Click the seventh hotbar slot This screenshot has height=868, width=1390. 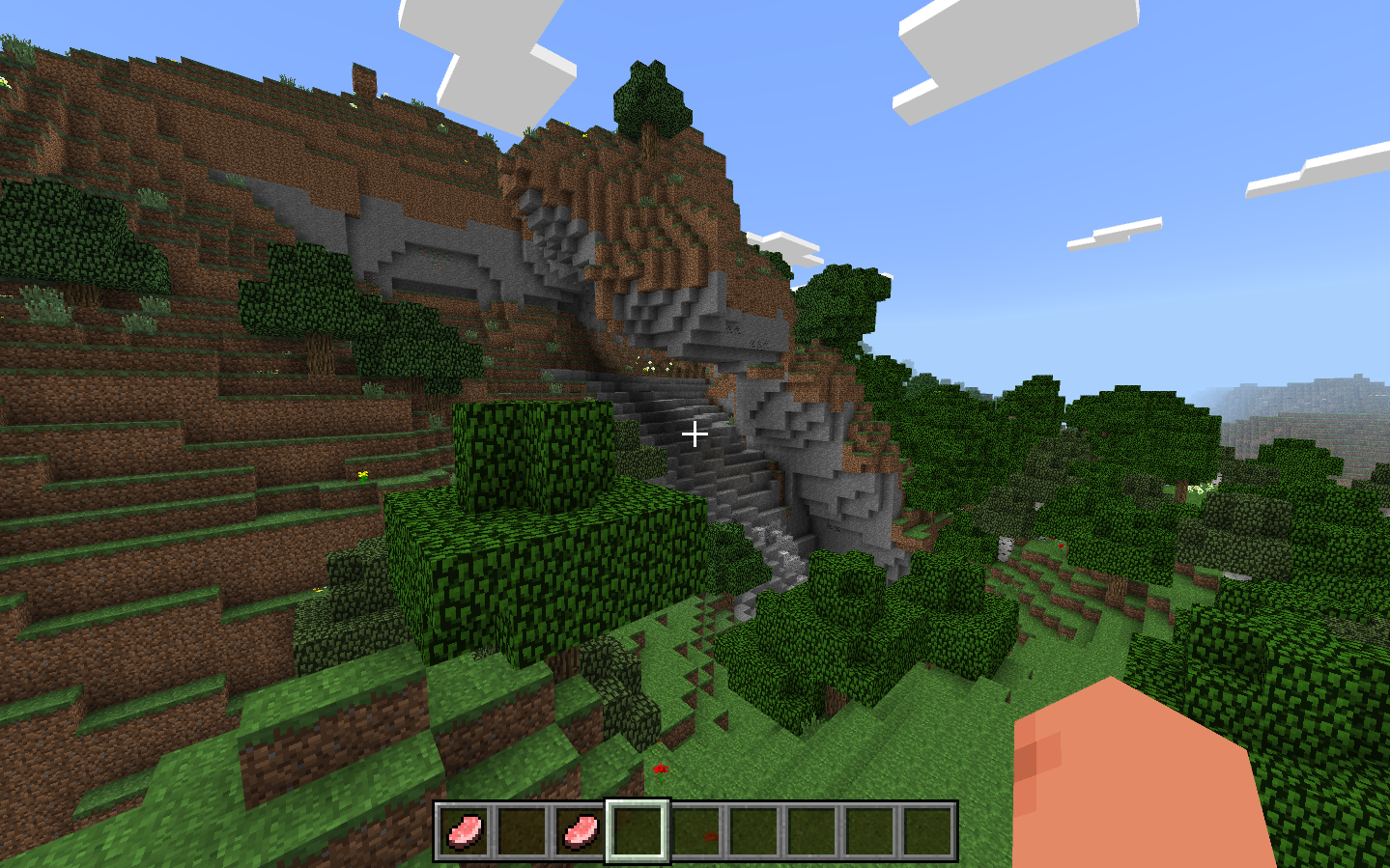pyautogui.click(x=809, y=830)
